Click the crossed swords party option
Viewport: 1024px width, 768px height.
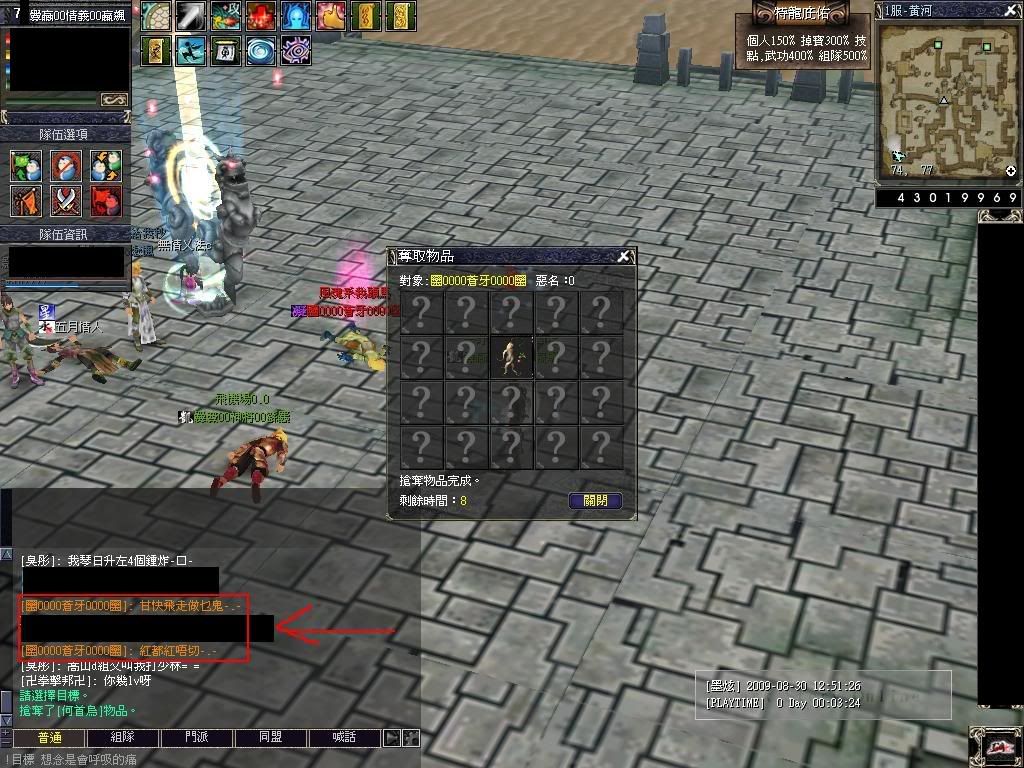(x=66, y=201)
